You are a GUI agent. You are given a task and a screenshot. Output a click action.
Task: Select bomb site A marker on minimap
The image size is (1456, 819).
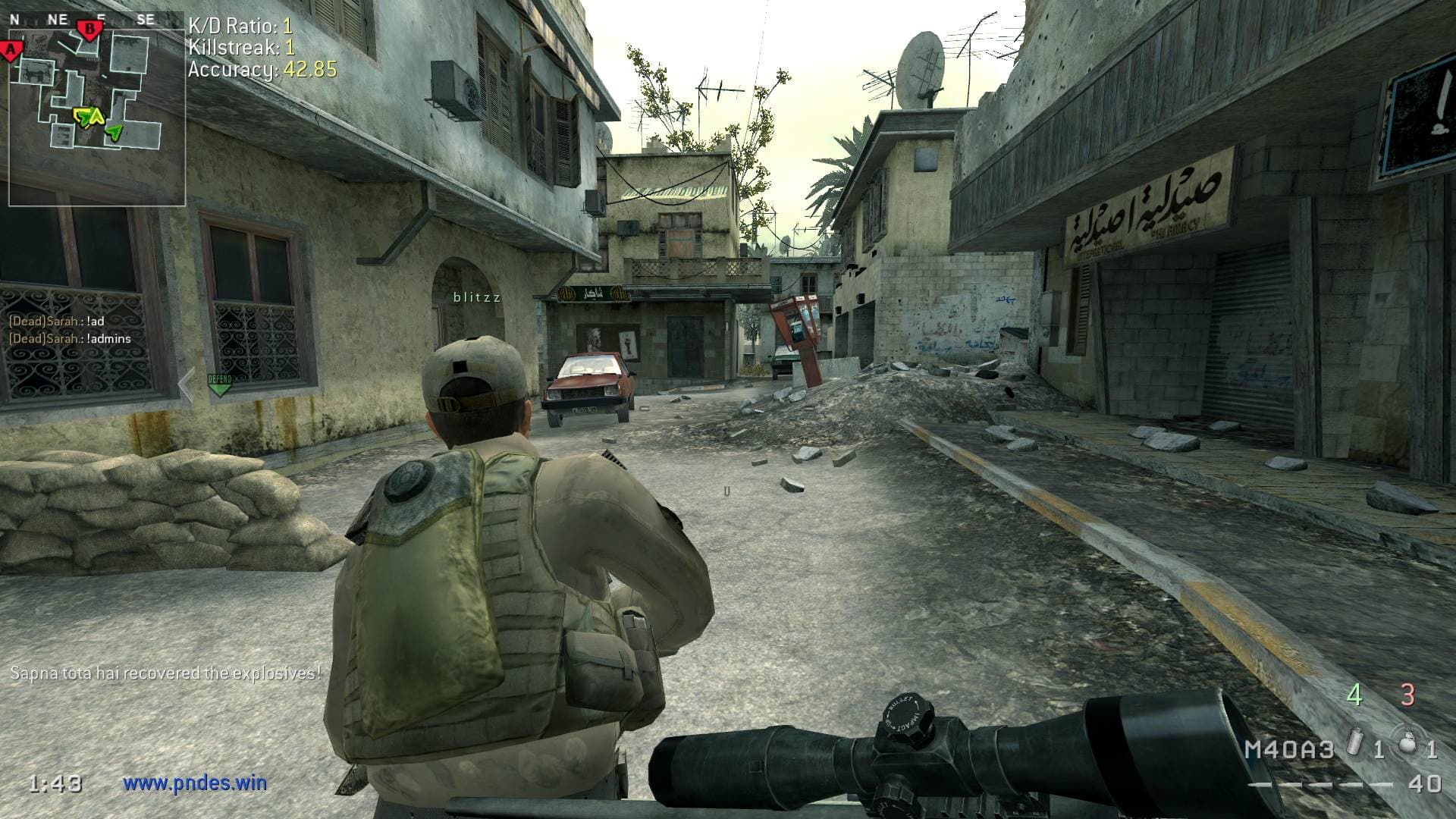[x=11, y=52]
